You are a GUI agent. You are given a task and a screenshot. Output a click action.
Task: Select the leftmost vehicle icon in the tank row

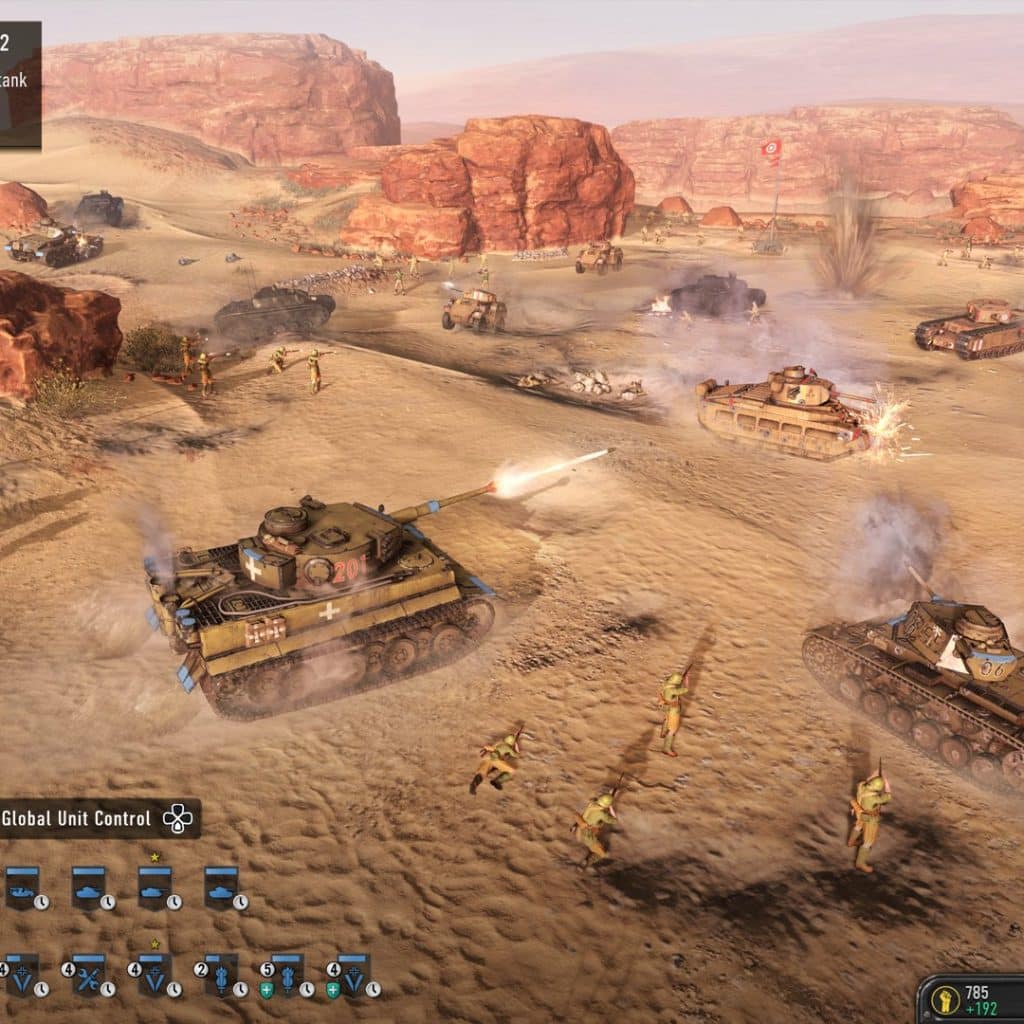pyautogui.click(x=22, y=886)
